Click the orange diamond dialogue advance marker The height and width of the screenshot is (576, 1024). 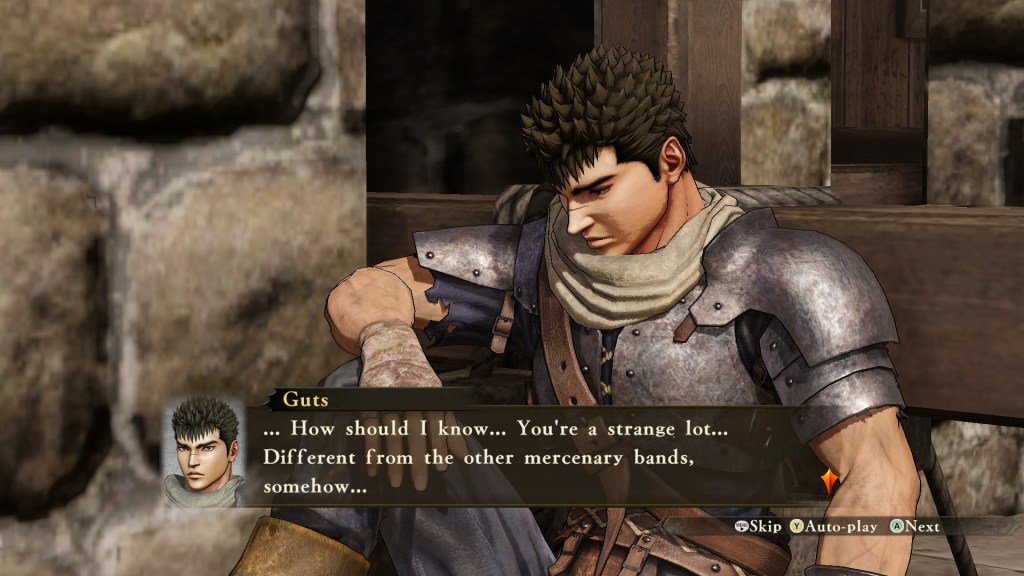[829, 482]
